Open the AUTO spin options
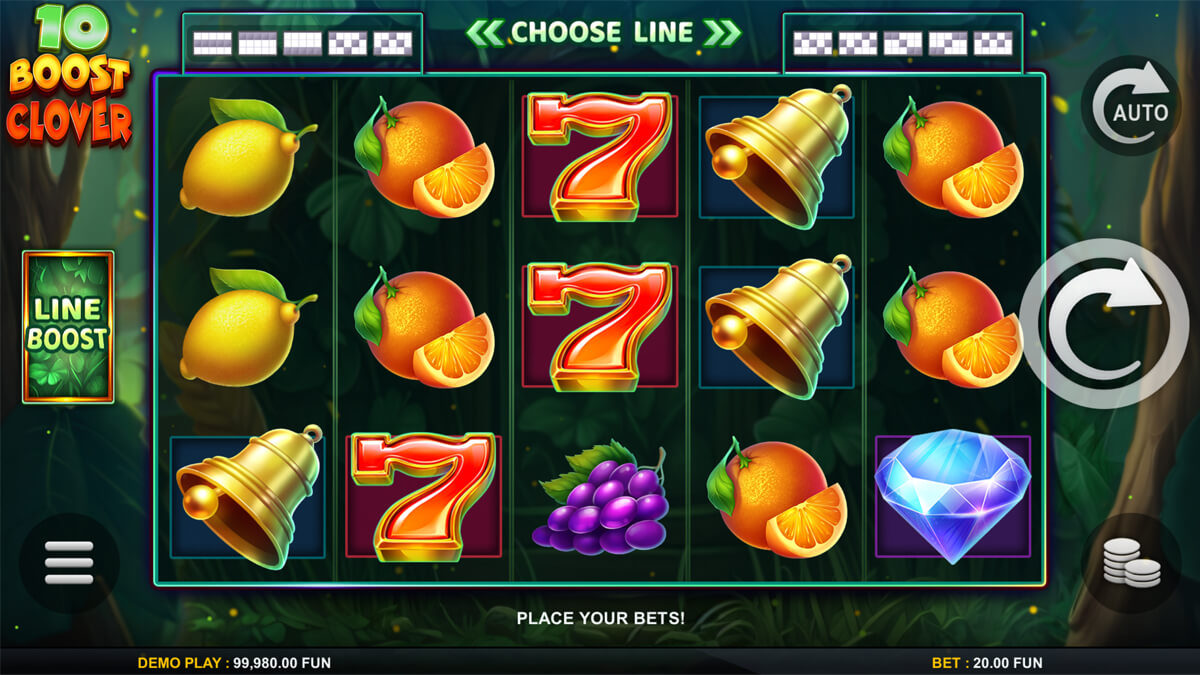Viewport: 1200px width, 675px height. (1131, 105)
